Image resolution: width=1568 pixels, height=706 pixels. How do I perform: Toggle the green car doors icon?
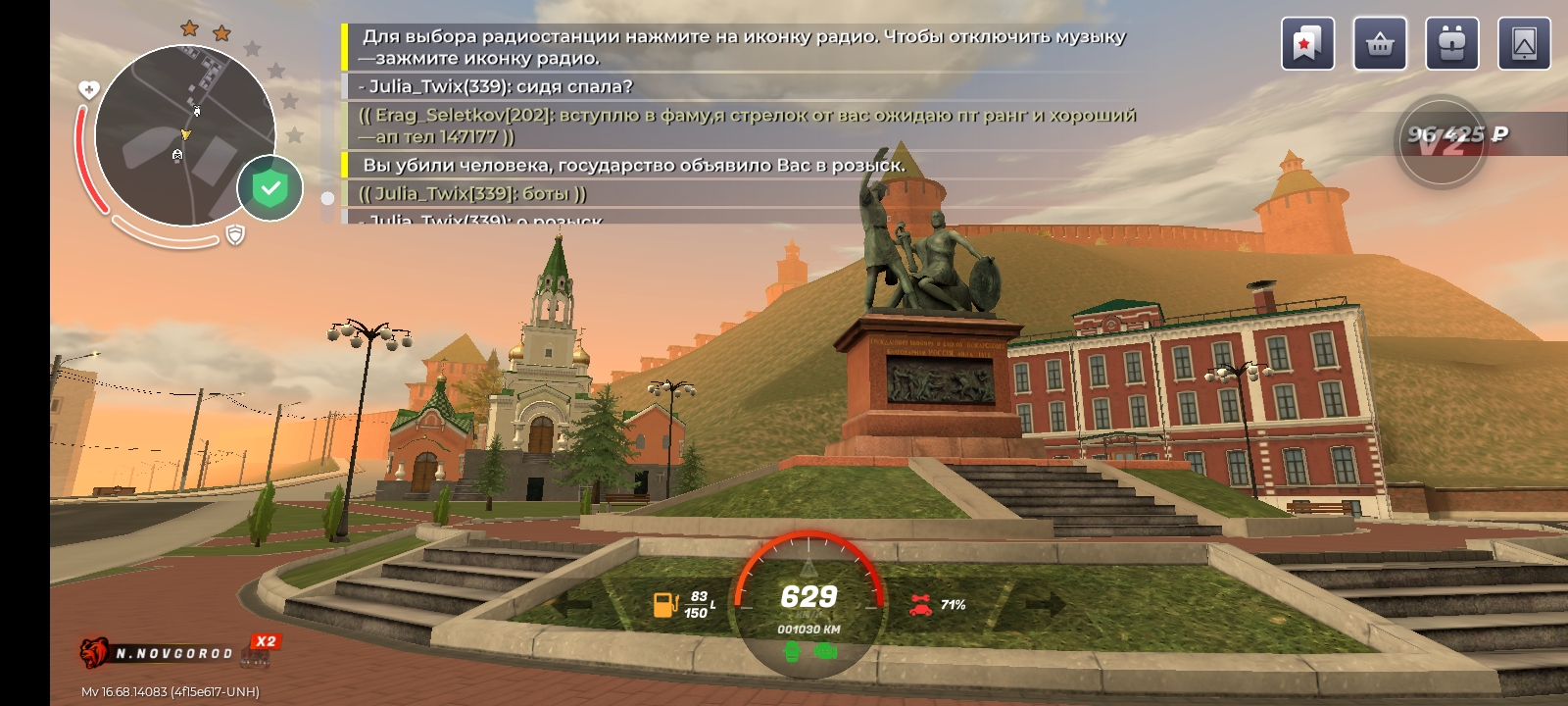[x=826, y=651]
